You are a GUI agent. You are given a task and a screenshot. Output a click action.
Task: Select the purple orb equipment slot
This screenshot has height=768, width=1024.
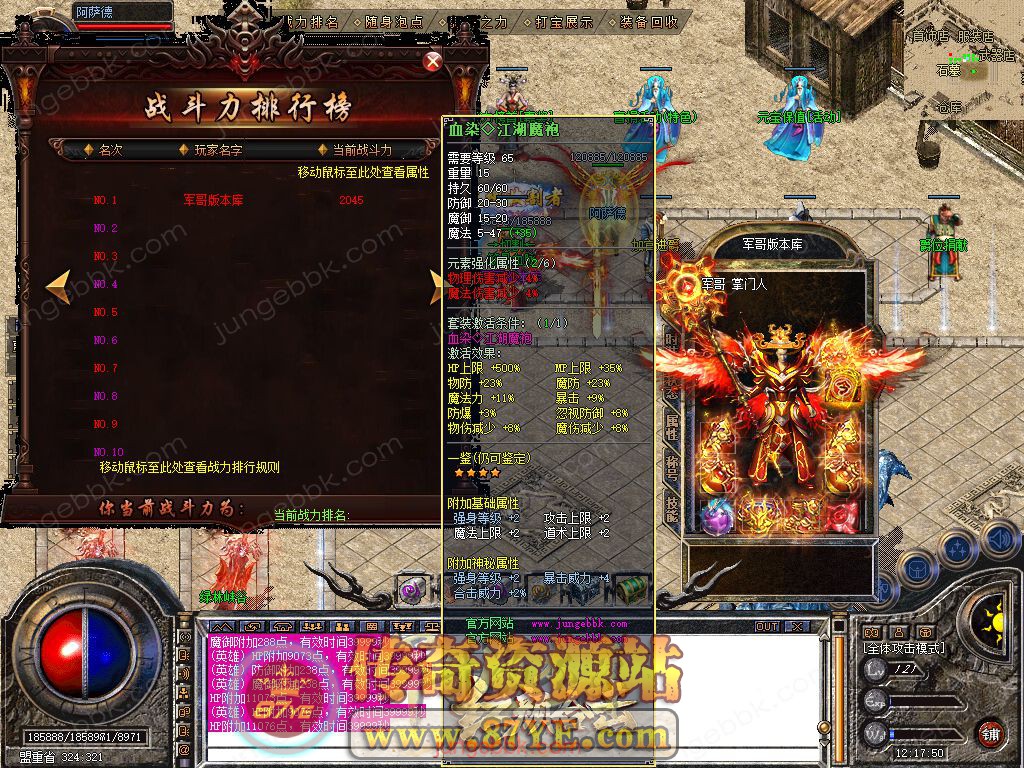716,516
